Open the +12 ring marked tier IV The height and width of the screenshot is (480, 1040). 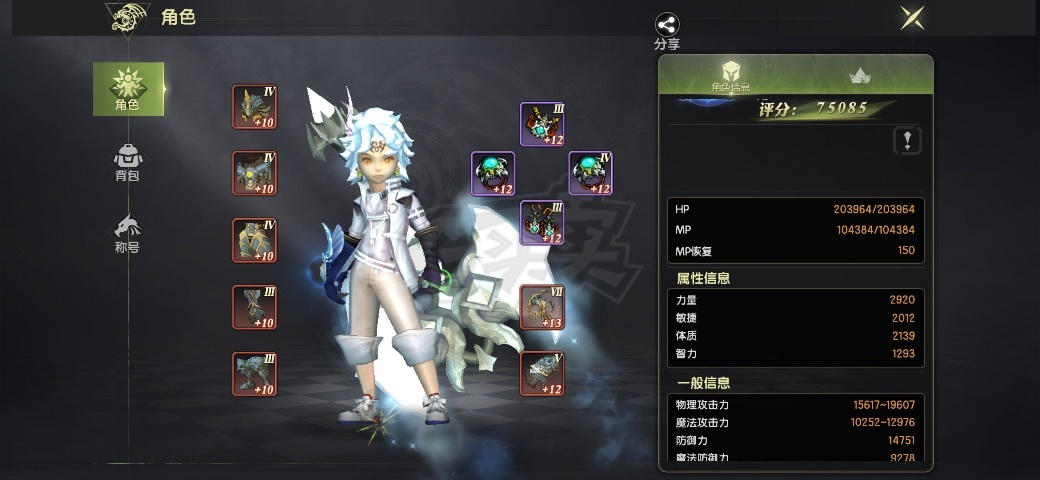(x=590, y=173)
